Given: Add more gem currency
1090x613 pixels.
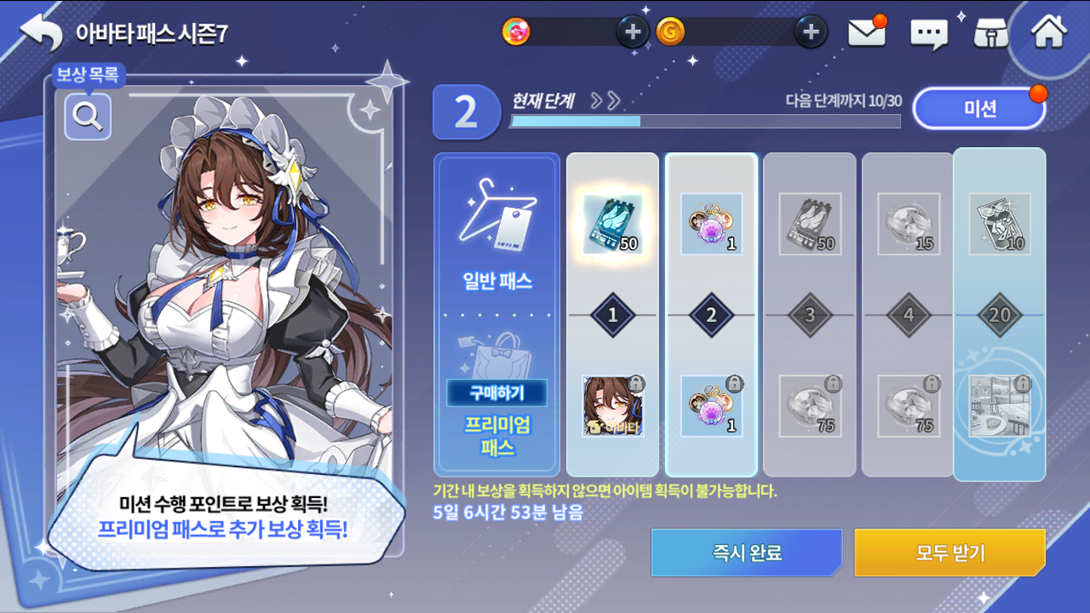Looking at the screenshot, I should click(631, 33).
